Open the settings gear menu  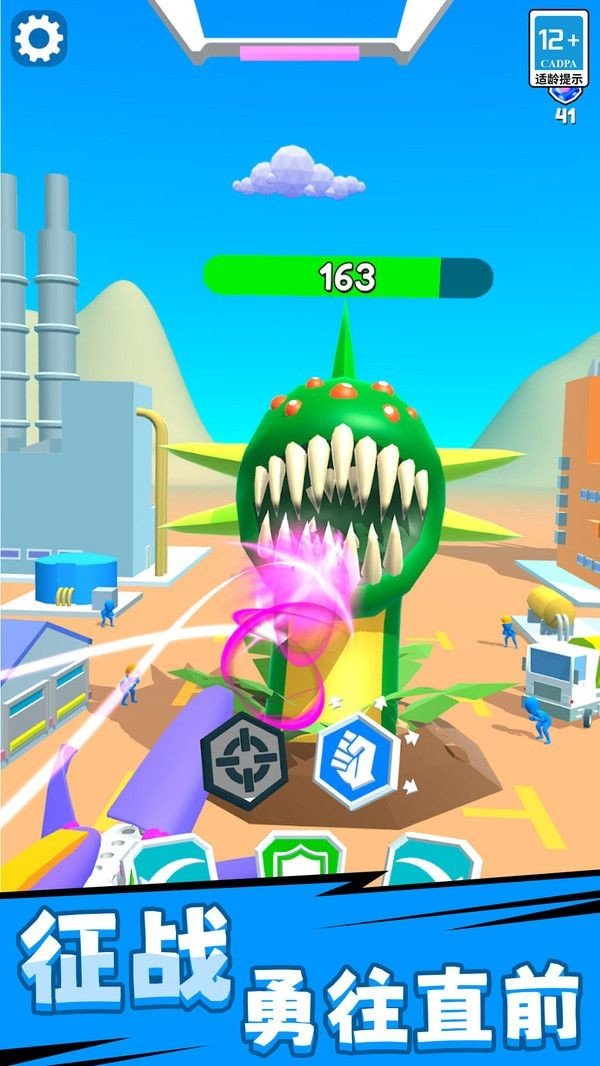point(40,38)
